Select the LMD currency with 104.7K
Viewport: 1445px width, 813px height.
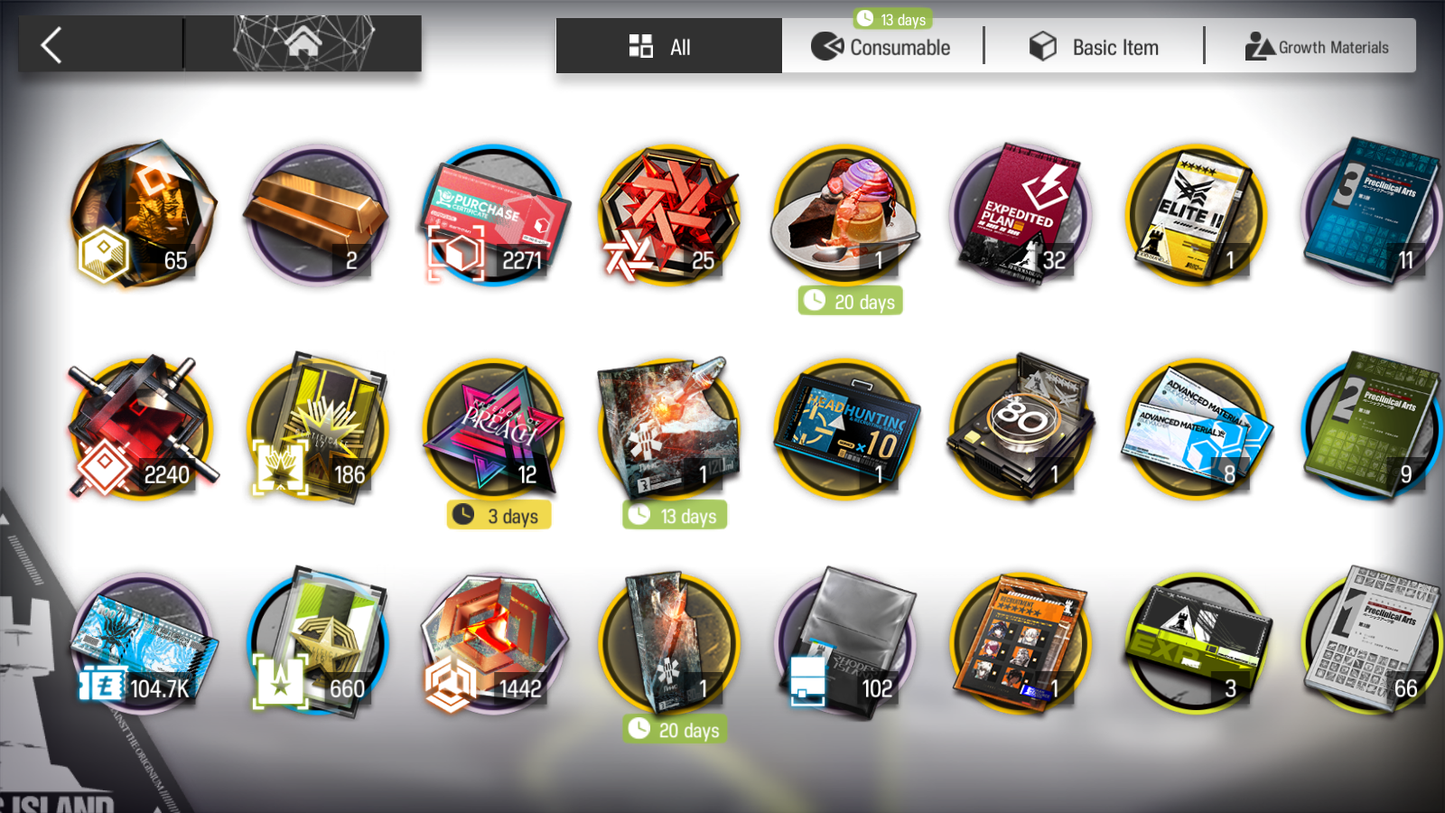pyautogui.click(x=142, y=644)
